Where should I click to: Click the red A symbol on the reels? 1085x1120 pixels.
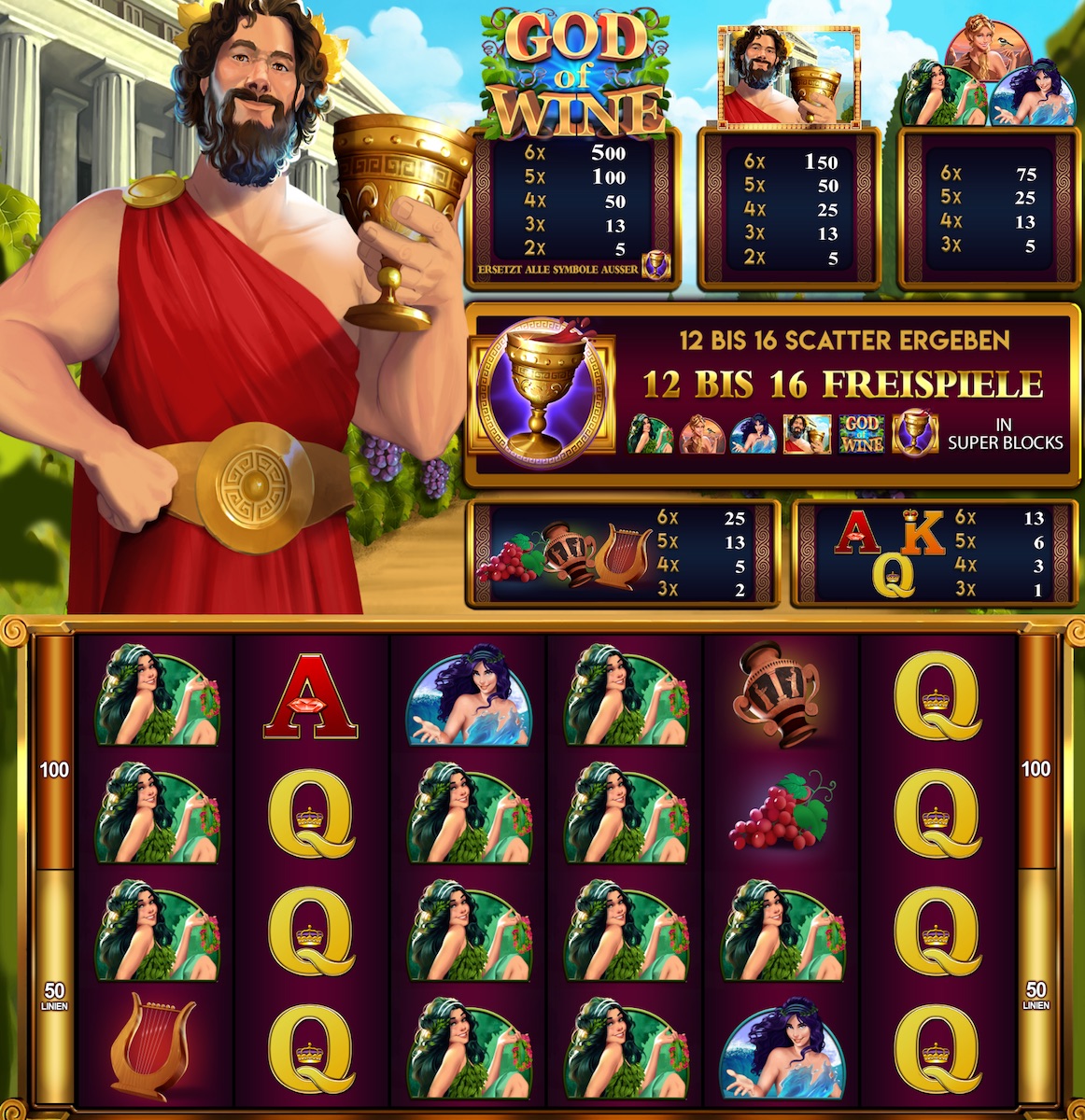311,695
